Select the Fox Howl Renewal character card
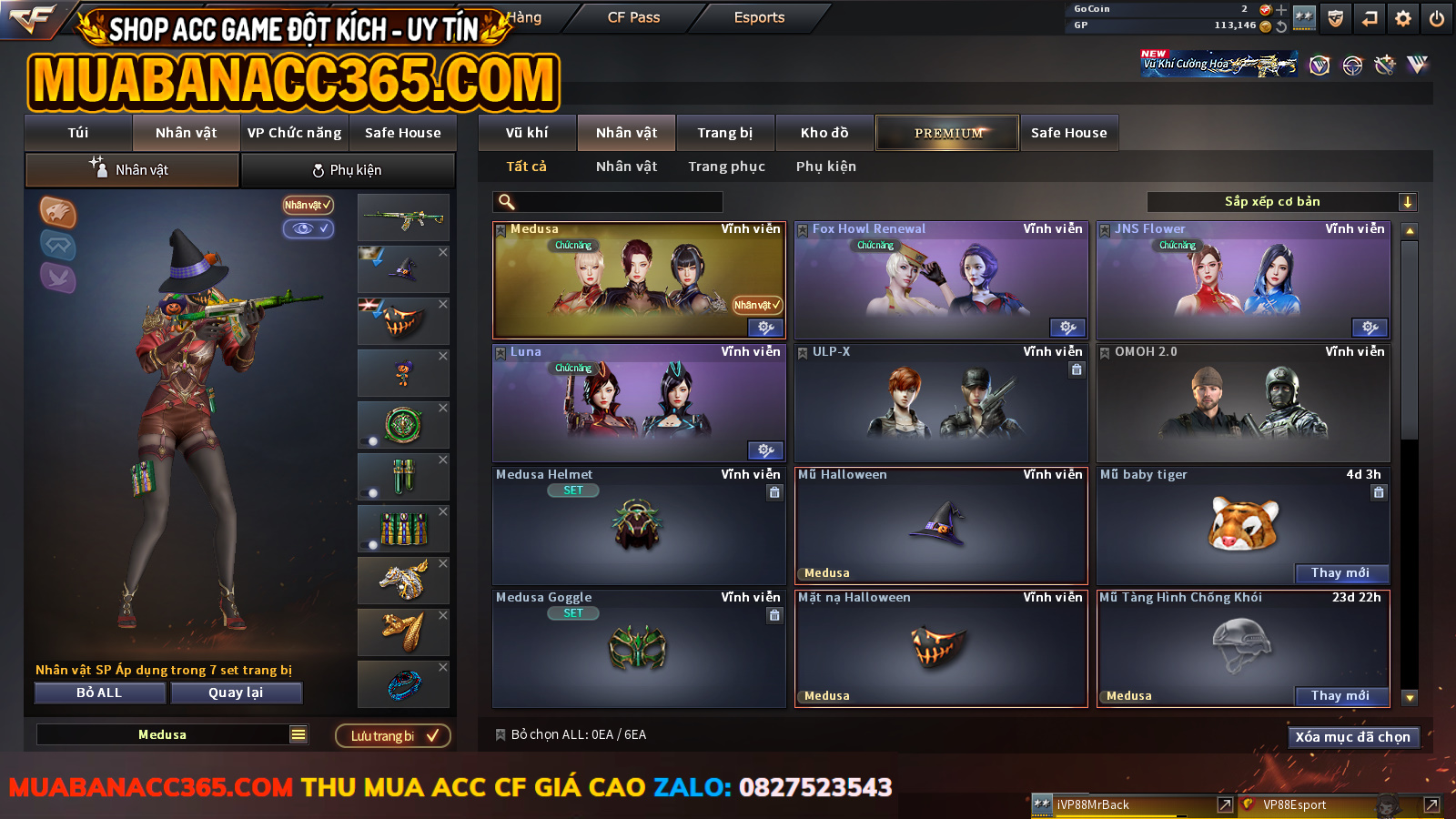The image size is (1456, 819). click(941, 280)
